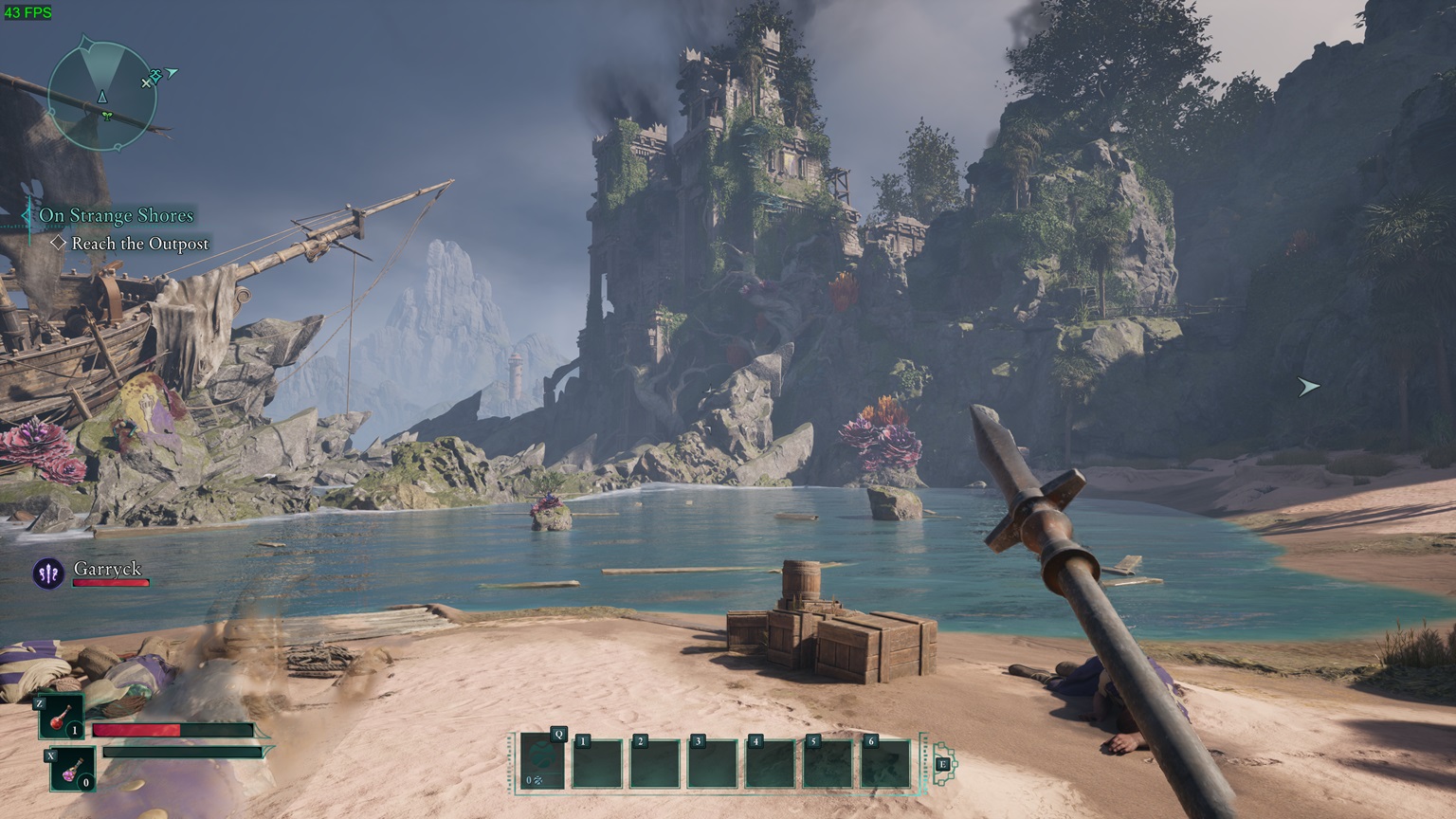Open the hotbar switcher right of slot 6
This screenshot has width=1456, height=819.
(943, 764)
